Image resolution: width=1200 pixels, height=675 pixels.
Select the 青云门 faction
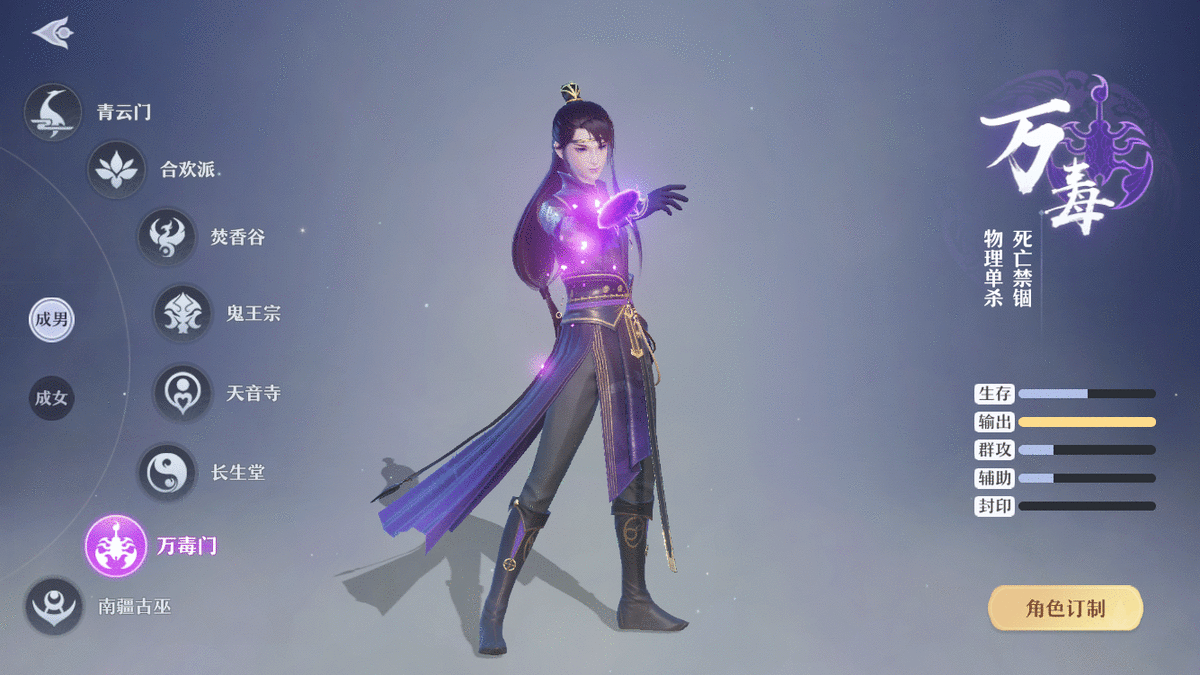54,112
